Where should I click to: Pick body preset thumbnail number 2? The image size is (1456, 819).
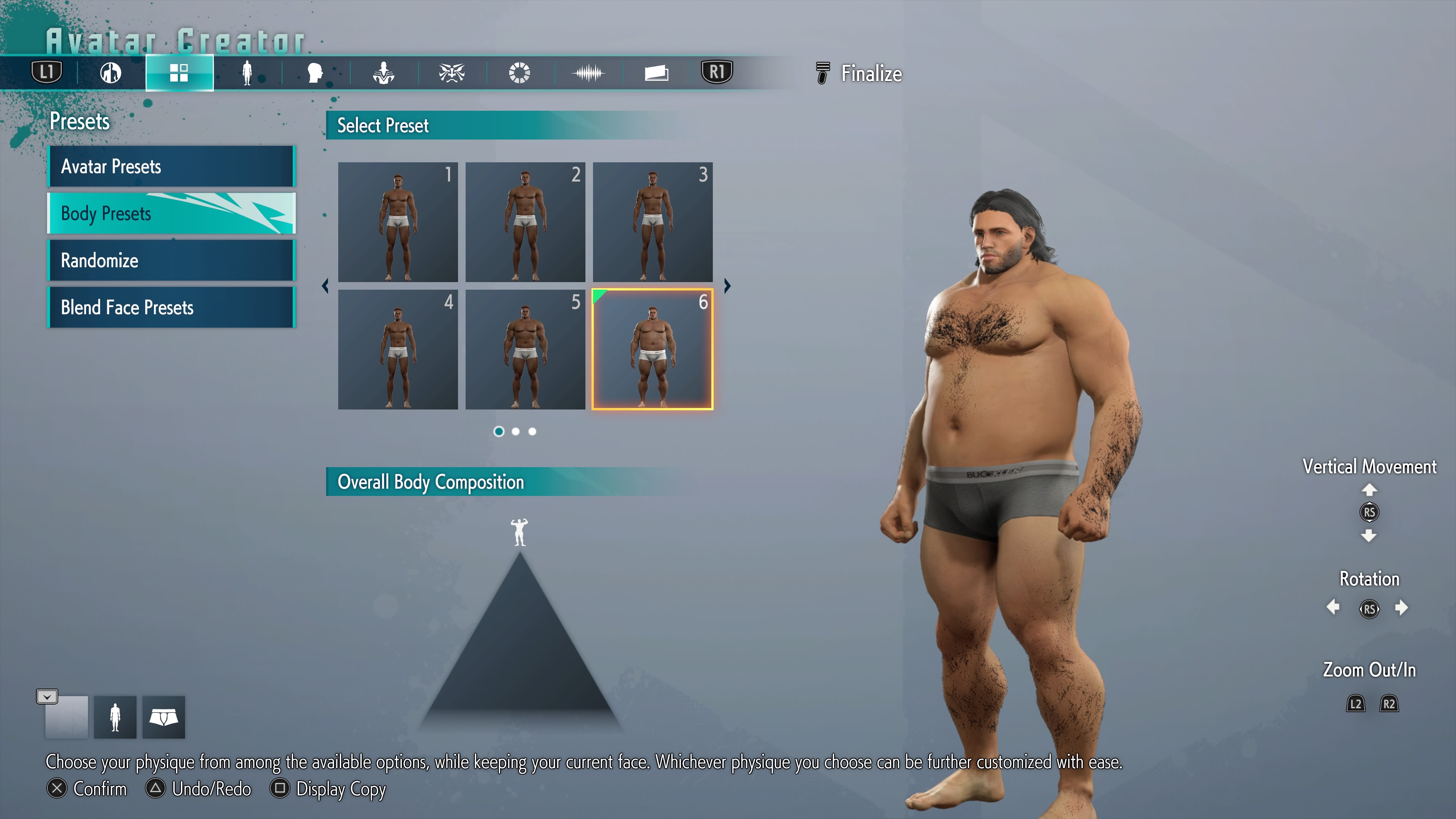click(525, 222)
